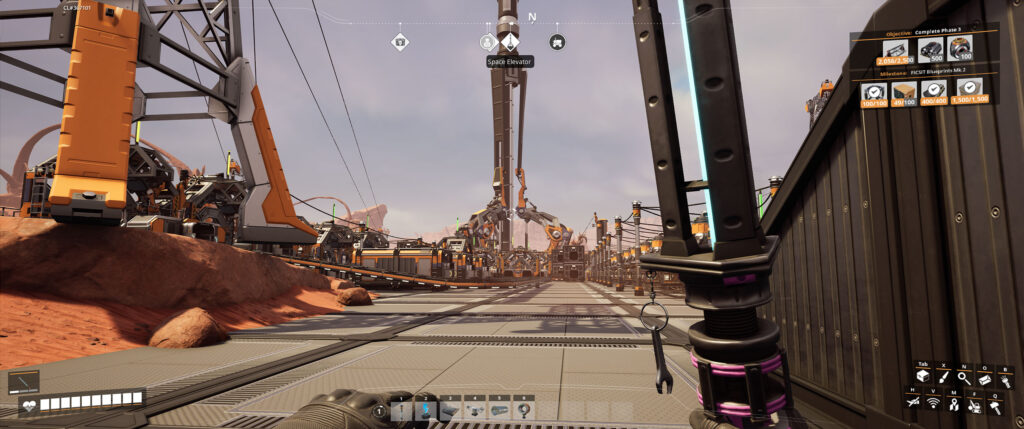
Task: Click the objective item requiring 100
Action: tap(959, 49)
